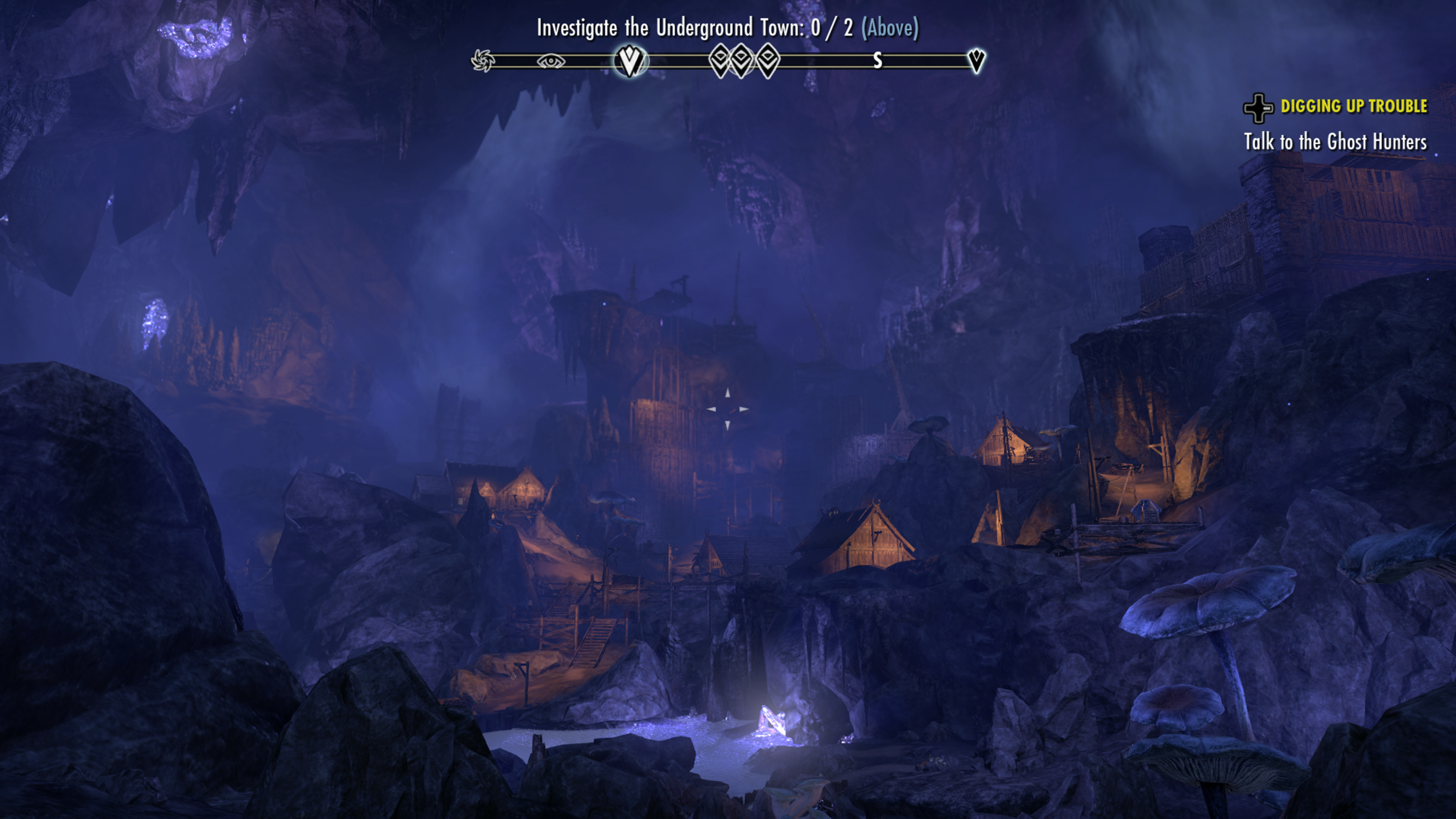Select the Digging Up Trouble quest title

(1353, 106)
